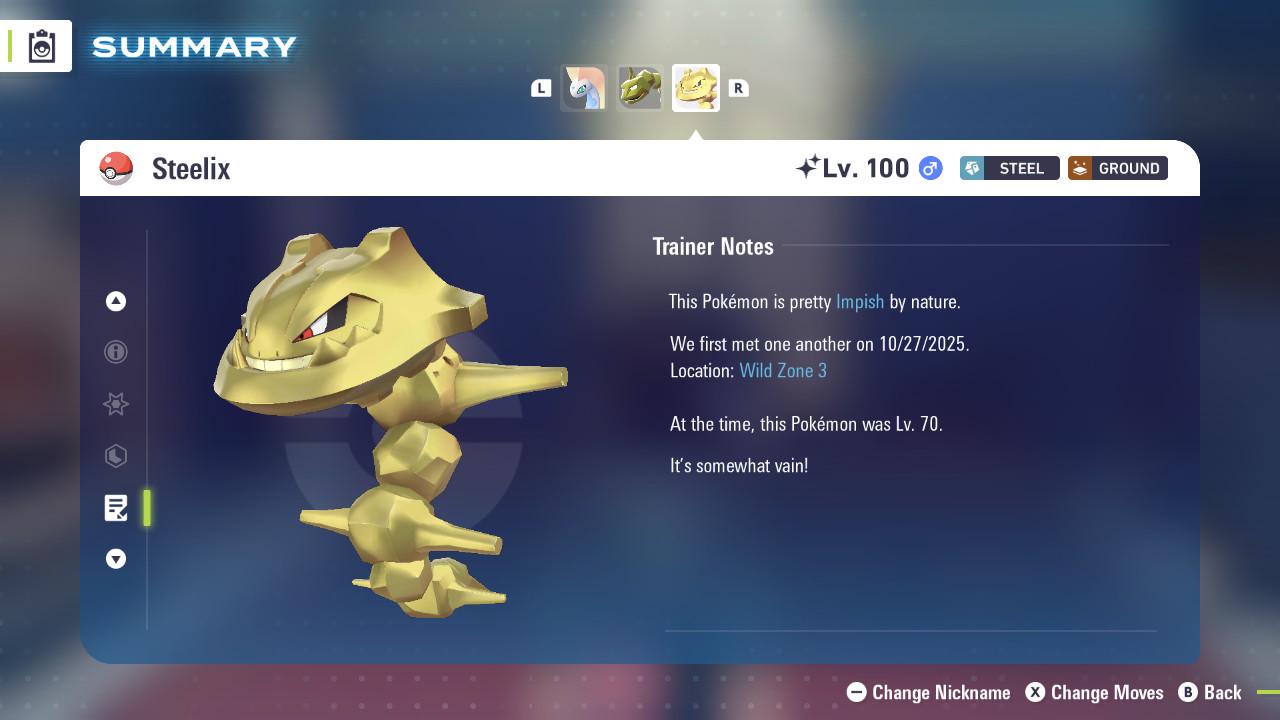Select the first Pokémon thumbnail at the top
The width and height of the screenshot is (1280, 720).
(x=584, y=88)
